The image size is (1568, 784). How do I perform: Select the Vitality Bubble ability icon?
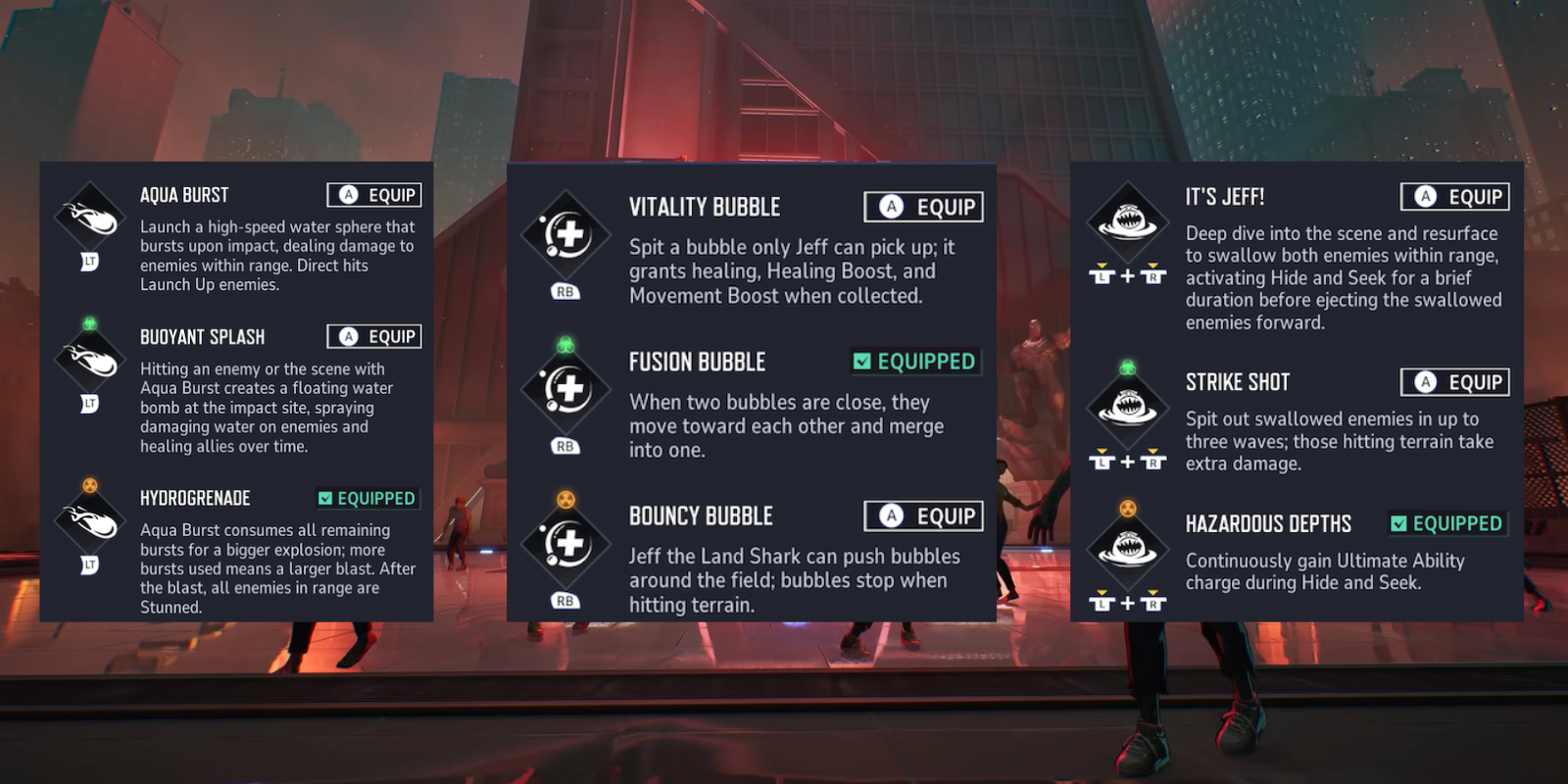coord(565,233)
